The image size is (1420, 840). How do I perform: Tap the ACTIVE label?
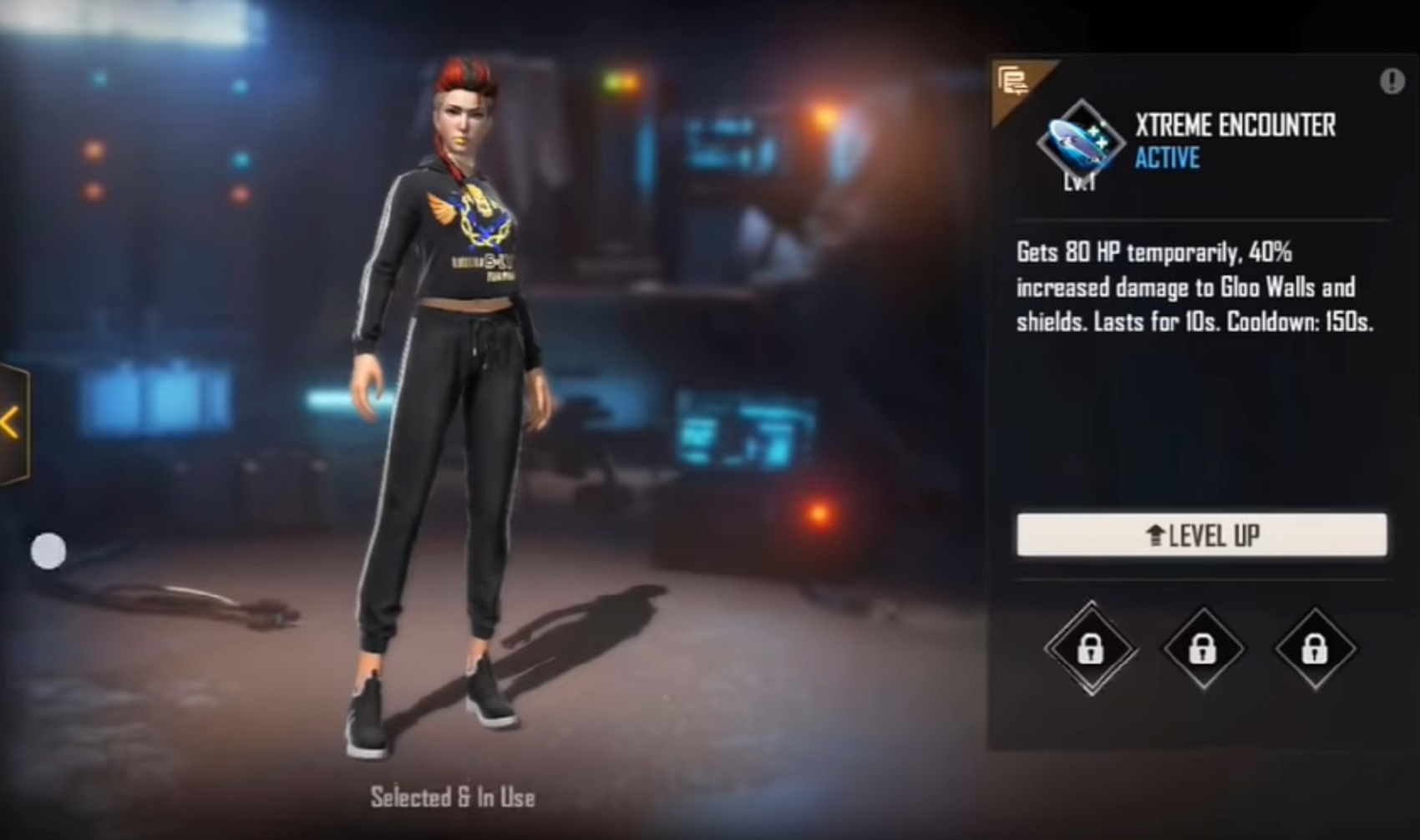coord(1168,159)
